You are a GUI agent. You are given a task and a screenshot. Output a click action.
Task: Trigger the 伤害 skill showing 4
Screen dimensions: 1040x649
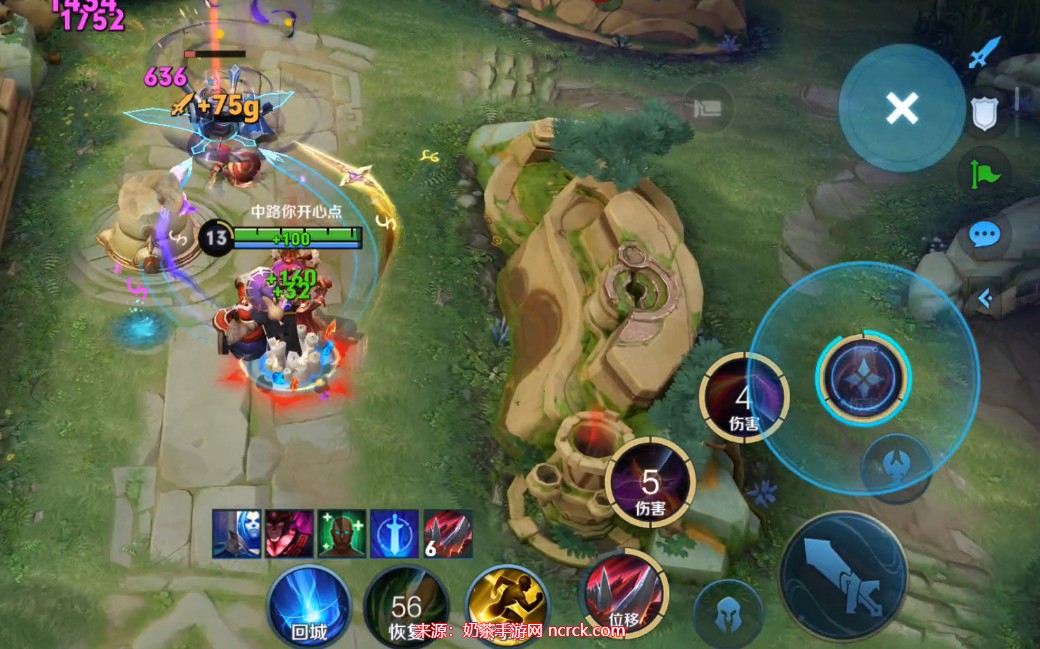point(744,398)
